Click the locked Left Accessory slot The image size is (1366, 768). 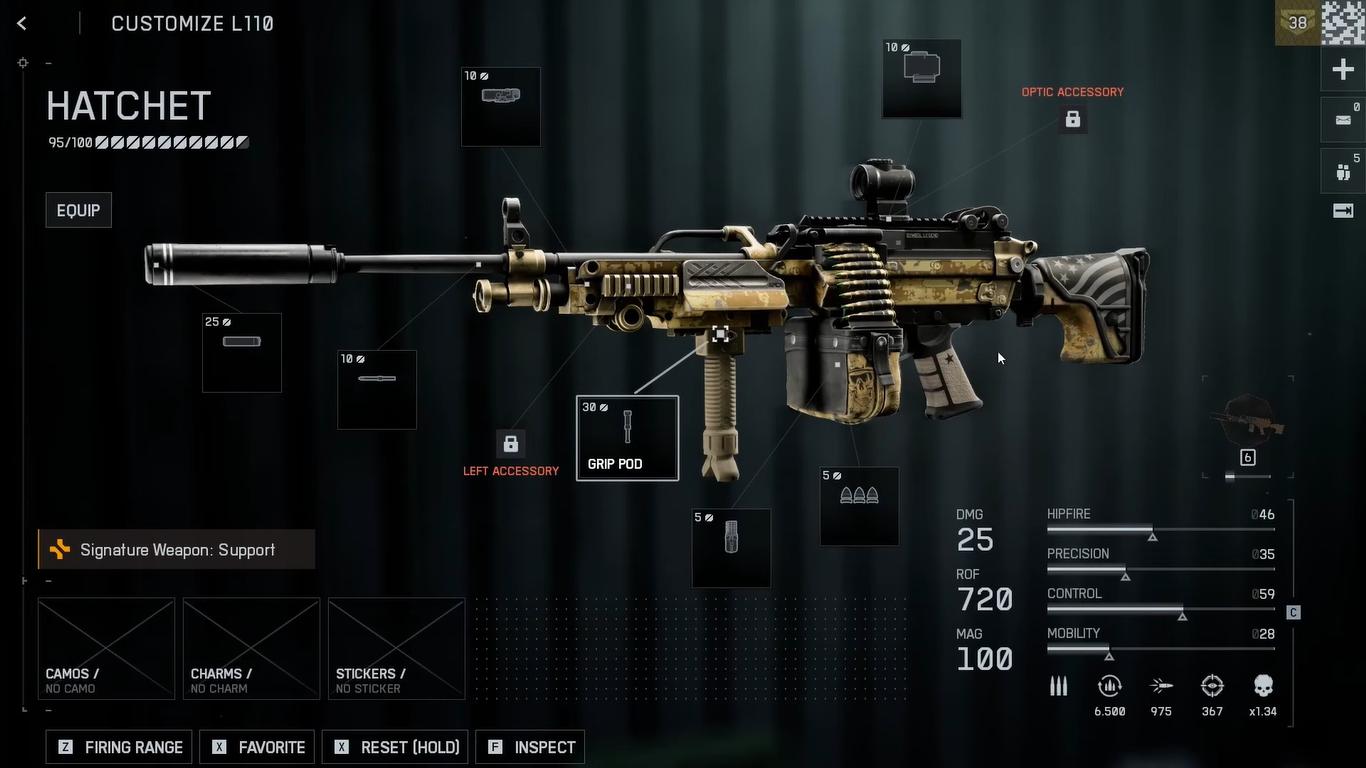tap(510, 444)
